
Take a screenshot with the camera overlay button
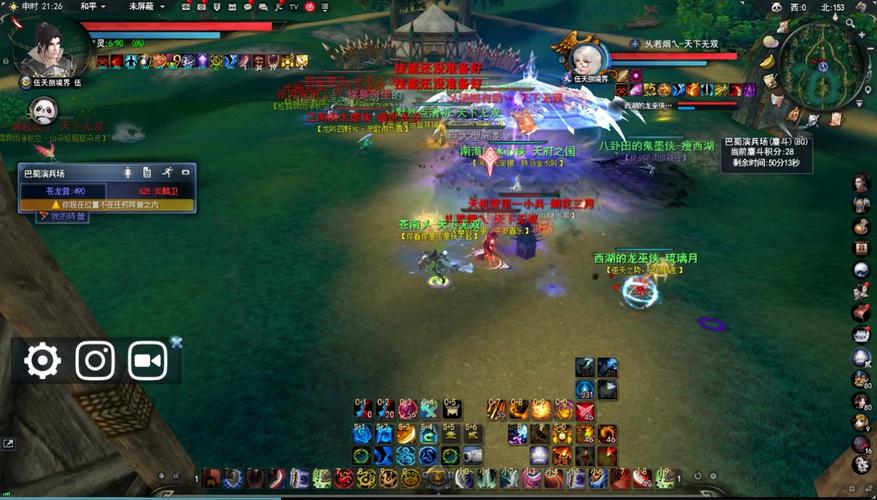(95, 360)
